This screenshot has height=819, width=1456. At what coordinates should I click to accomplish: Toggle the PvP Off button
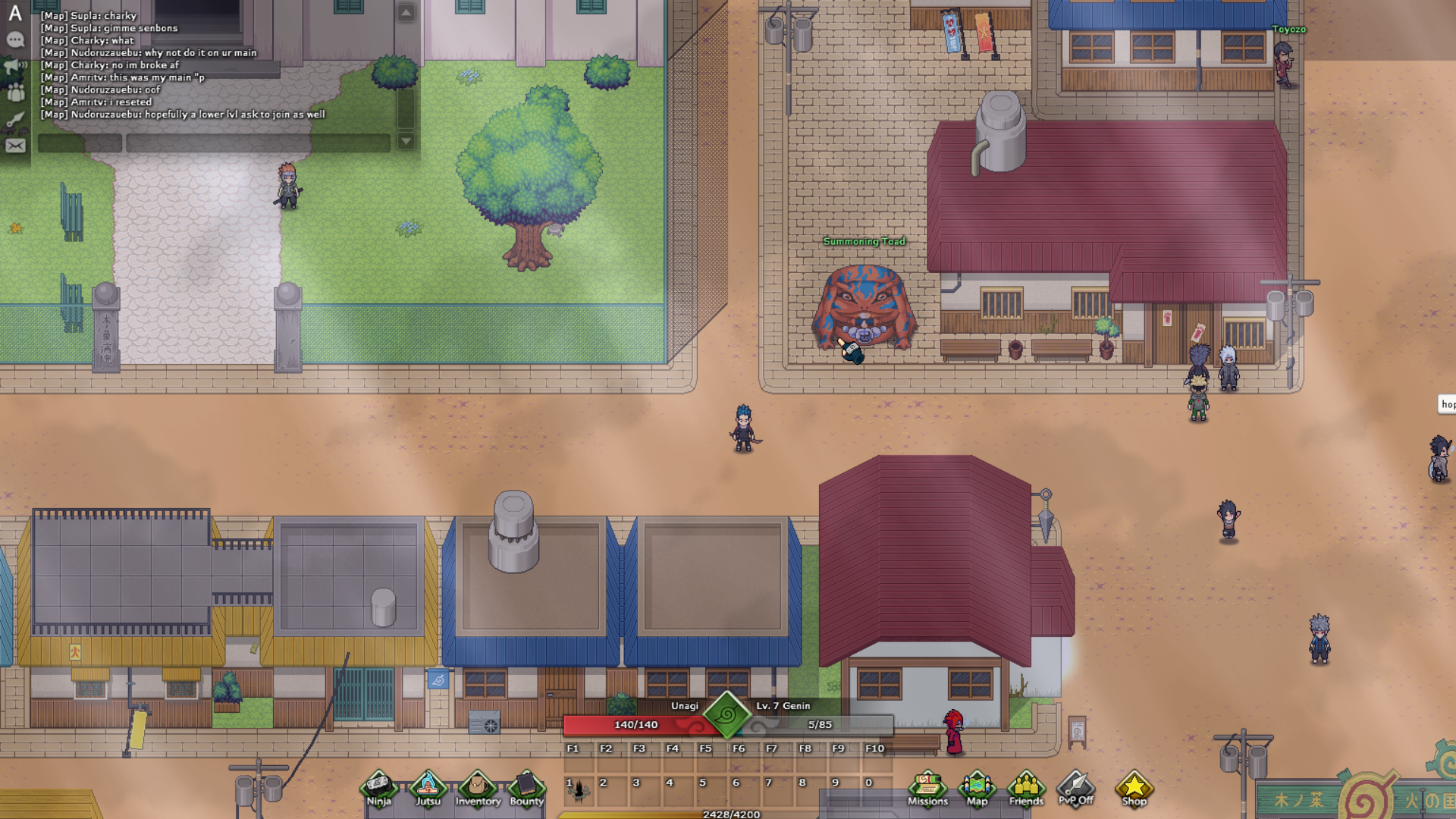point(1075,789)
